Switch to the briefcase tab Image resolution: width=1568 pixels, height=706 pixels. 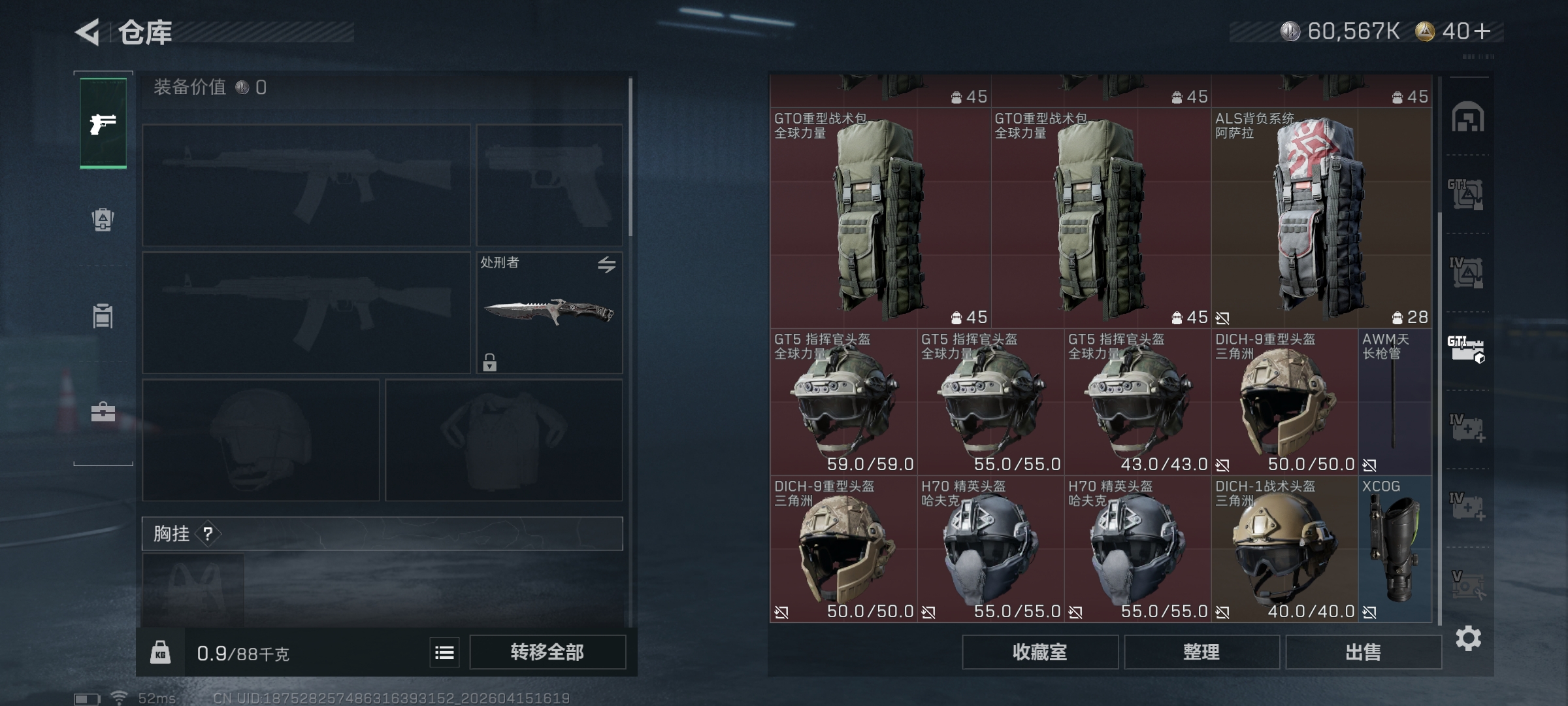[103, 412]
